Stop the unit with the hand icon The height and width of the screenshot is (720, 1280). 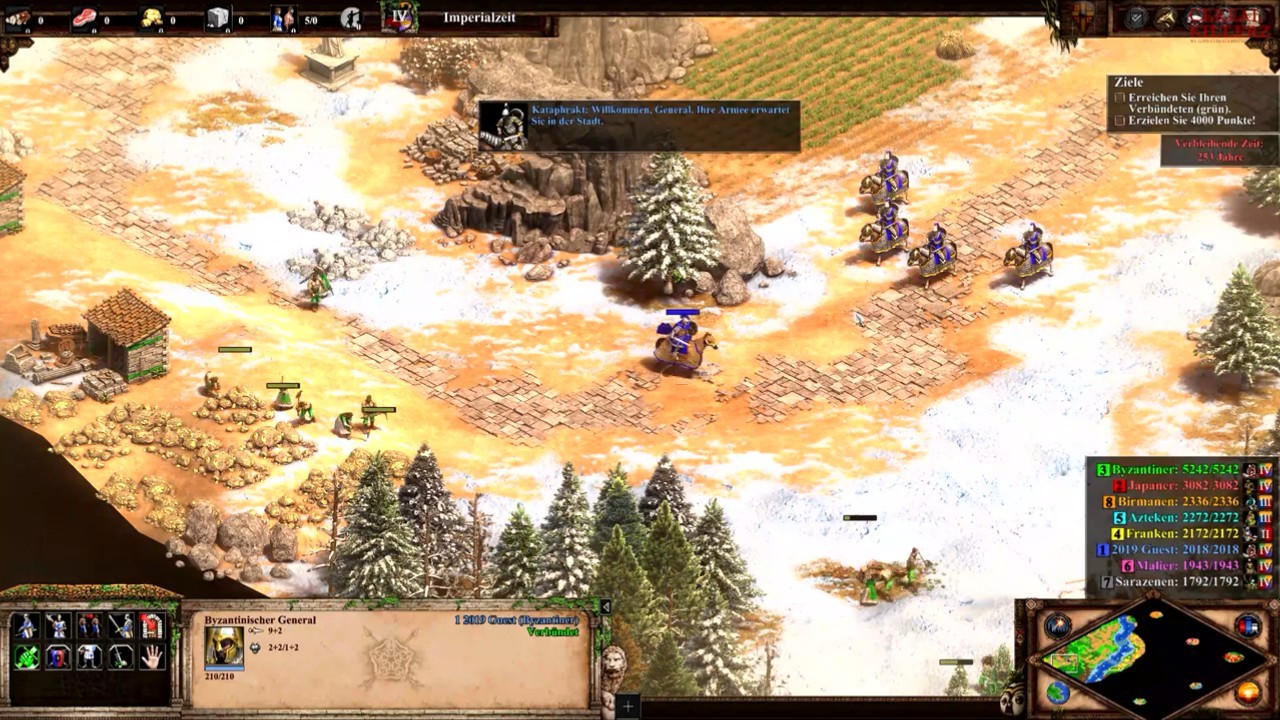point(152,657)
